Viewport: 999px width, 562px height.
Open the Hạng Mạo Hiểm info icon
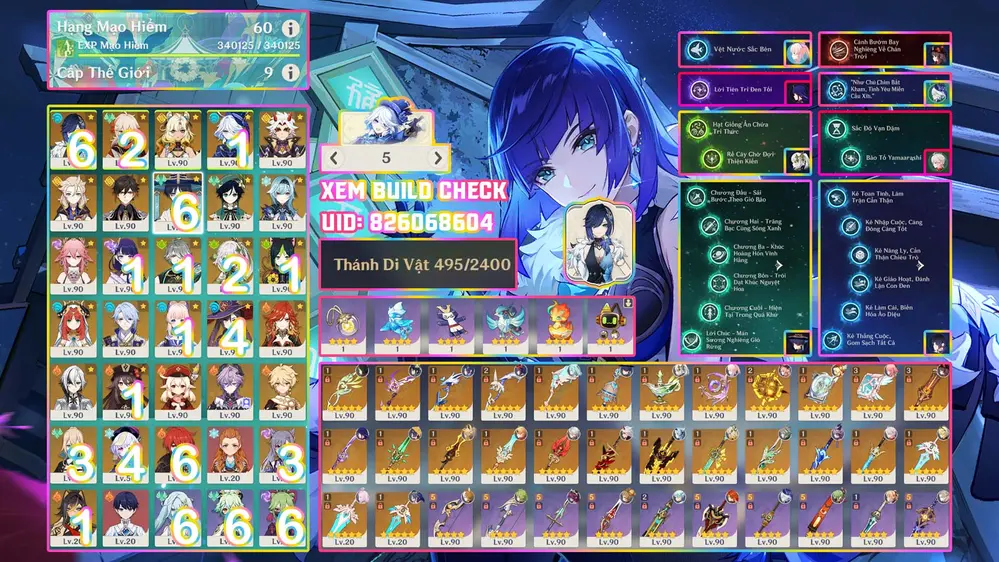[x=290, y=28]
